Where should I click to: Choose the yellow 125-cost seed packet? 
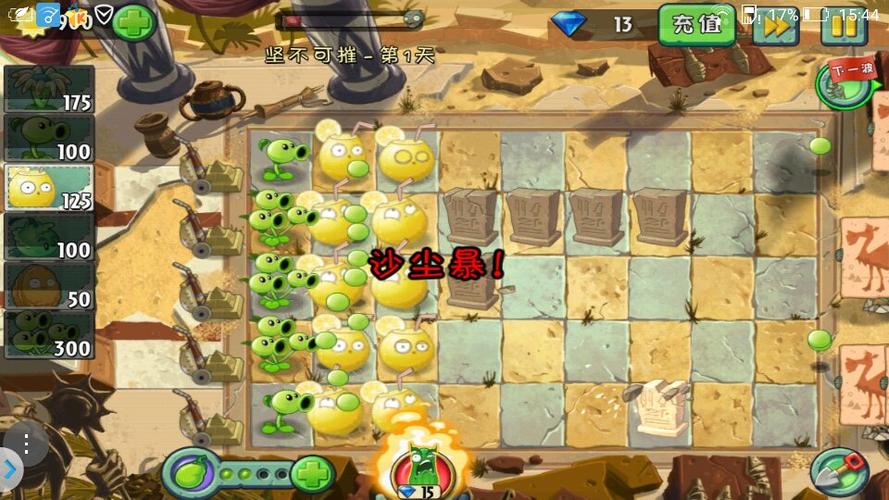pyautogui.click(x=48, y=188)
